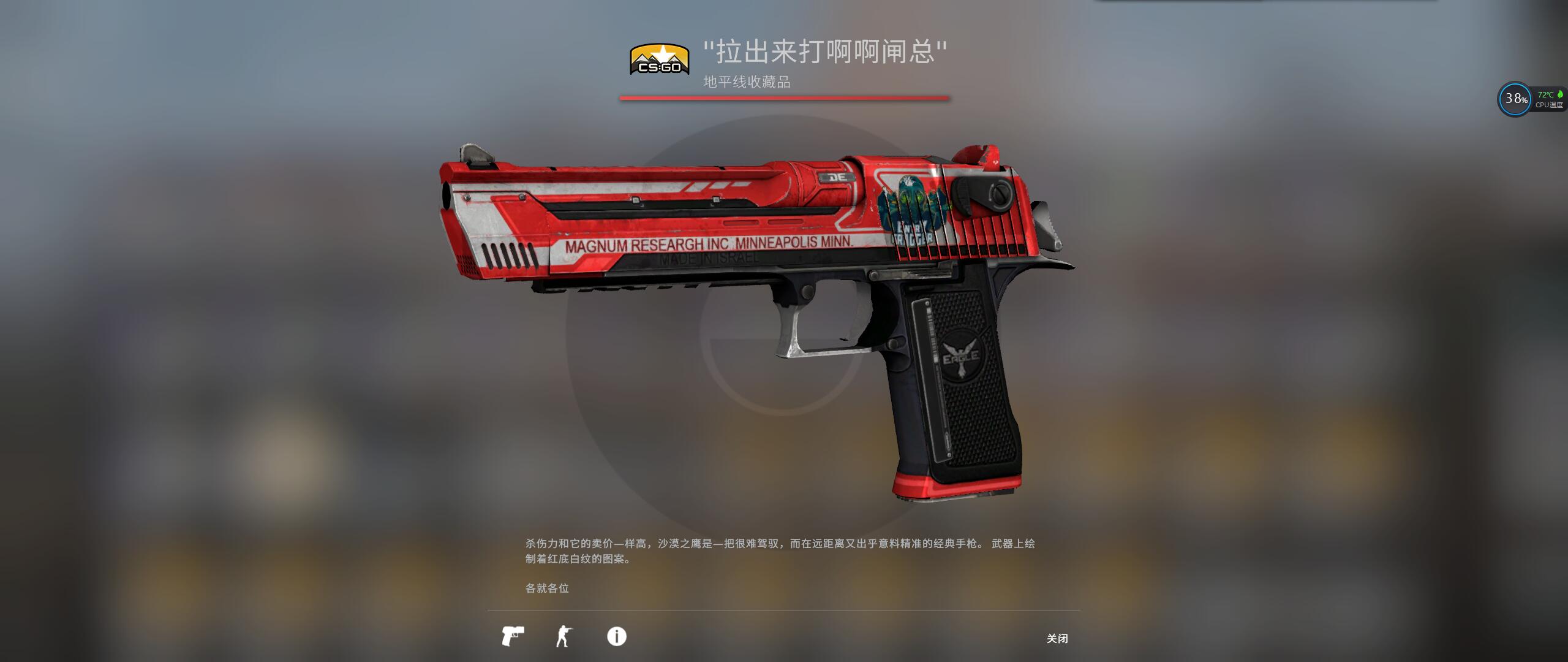Image resolution: width=1568 pixels, height=662 pixels.
Task: Toggle character pose inspection mode
Action: pyautogui.click(x=564, y=637)
